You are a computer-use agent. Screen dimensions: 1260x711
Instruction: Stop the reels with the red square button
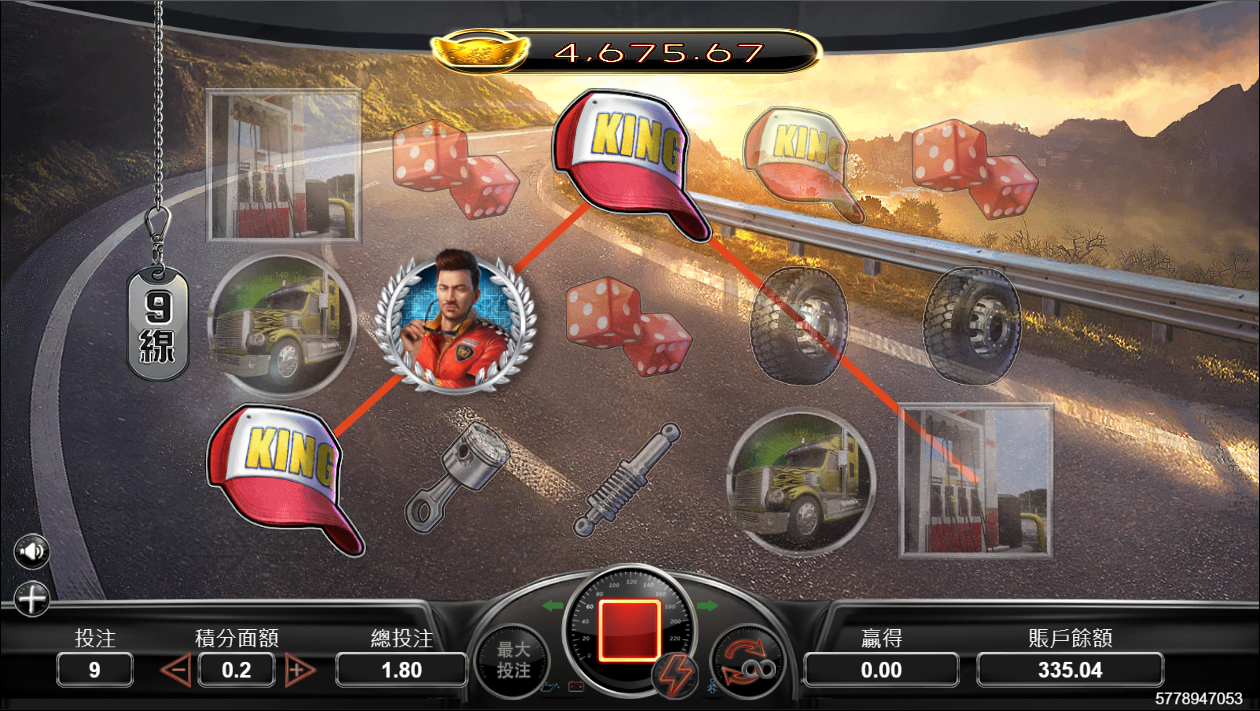click(629, 630)
